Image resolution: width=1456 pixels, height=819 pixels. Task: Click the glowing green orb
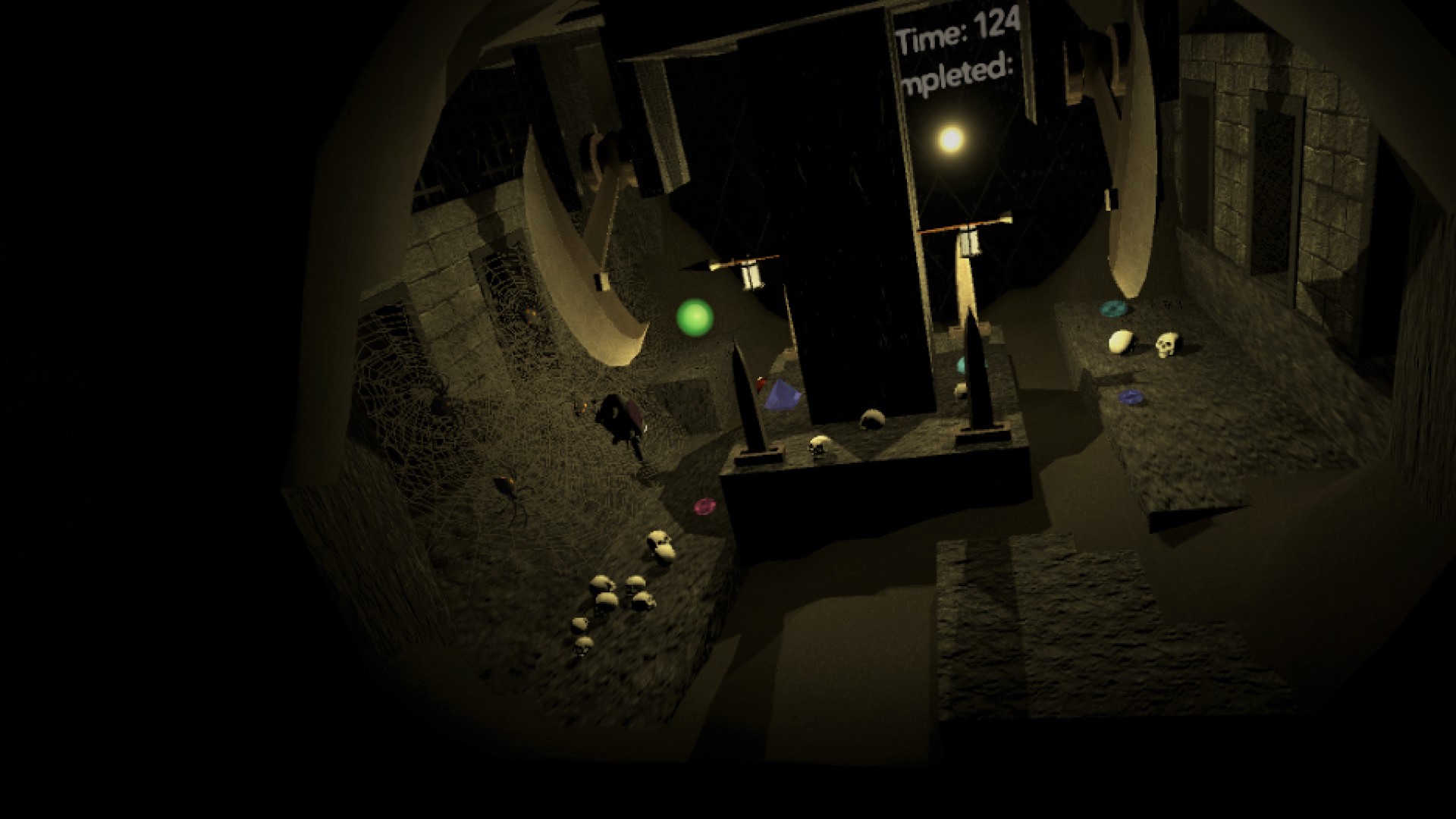pos(695,318)
